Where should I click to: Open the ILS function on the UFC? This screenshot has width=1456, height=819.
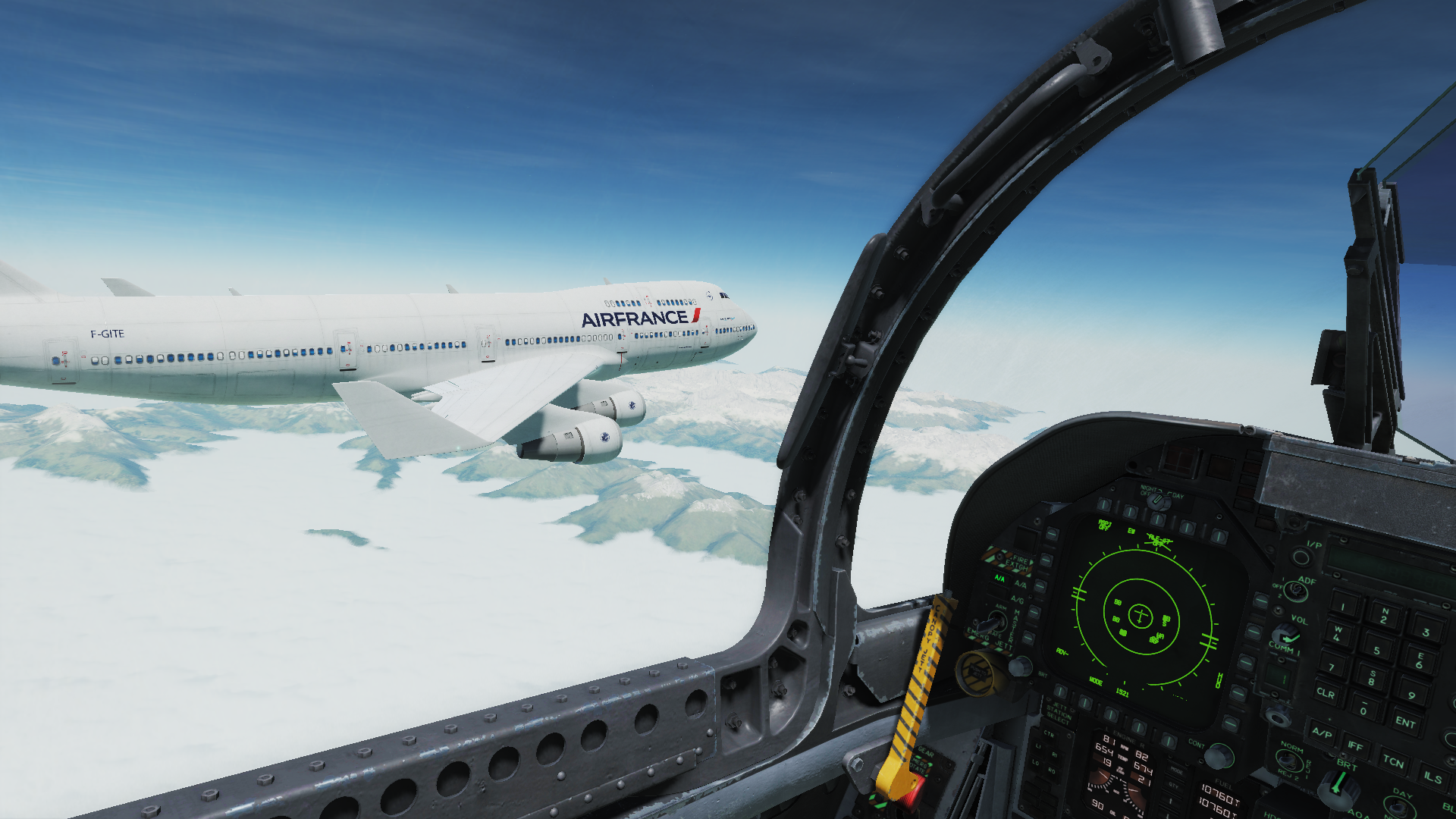click(1432, 777)
